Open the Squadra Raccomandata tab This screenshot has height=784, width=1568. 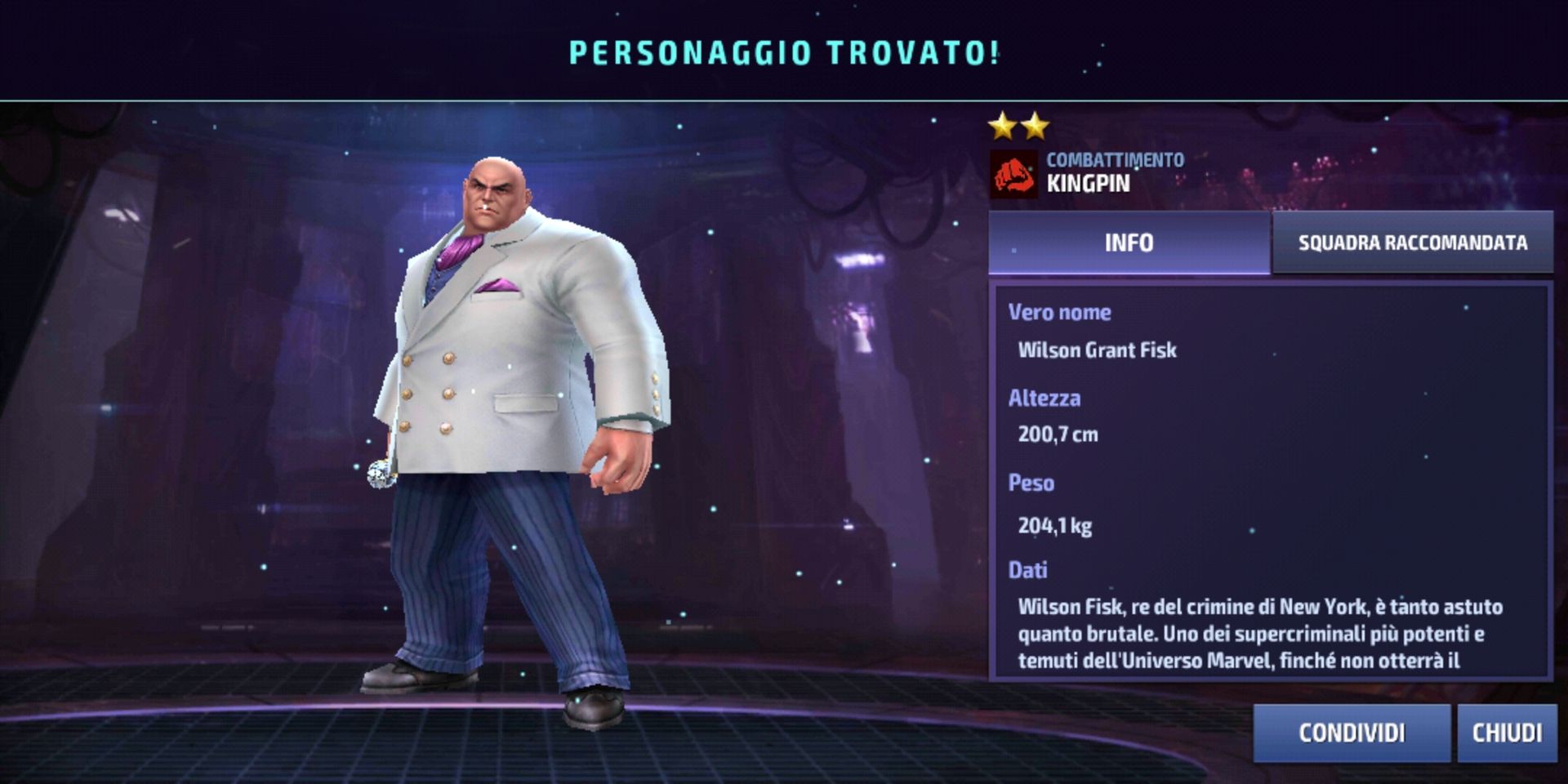pos(1412,243)
